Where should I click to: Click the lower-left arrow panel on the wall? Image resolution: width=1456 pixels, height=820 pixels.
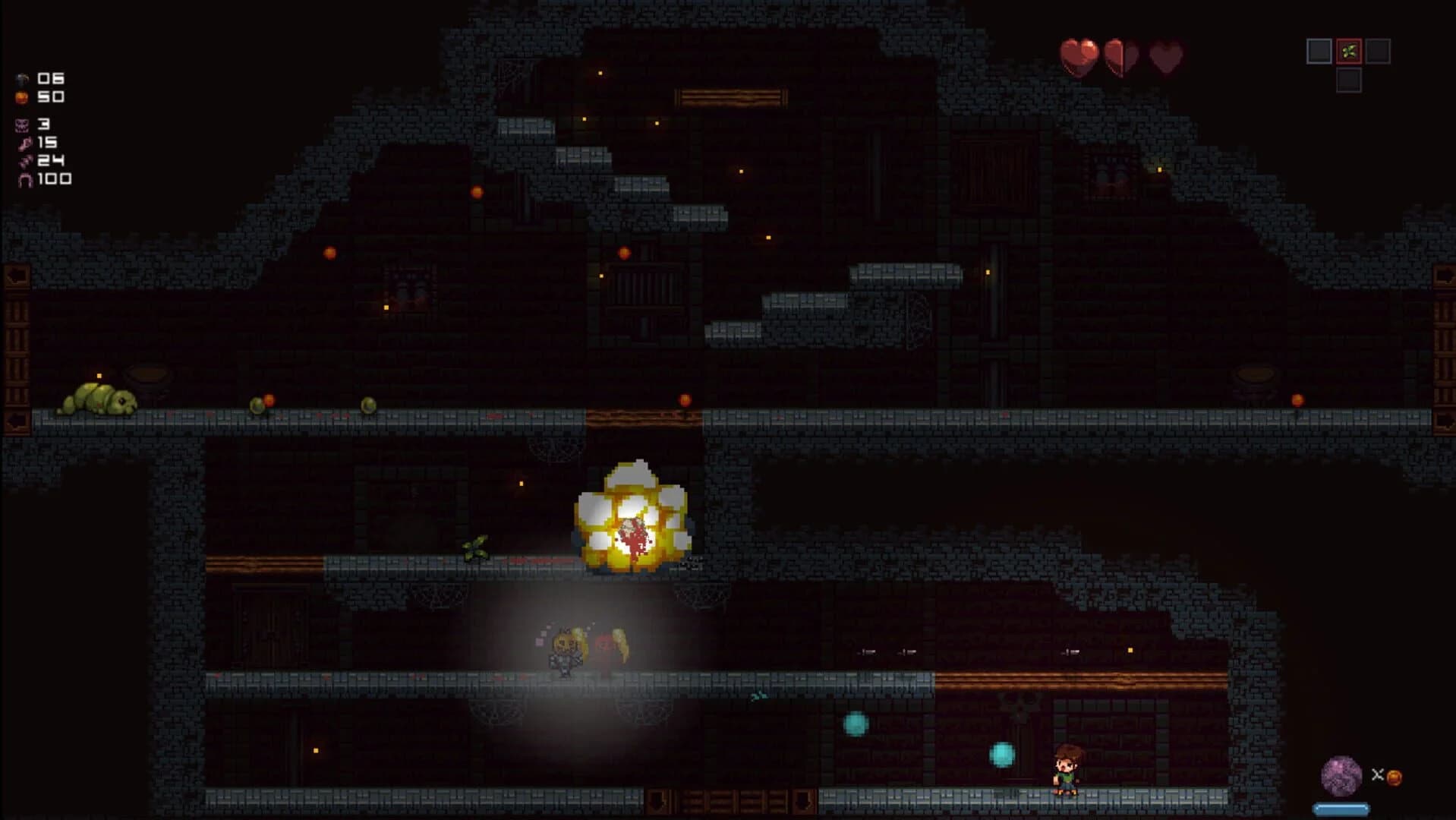coord(14,416)
